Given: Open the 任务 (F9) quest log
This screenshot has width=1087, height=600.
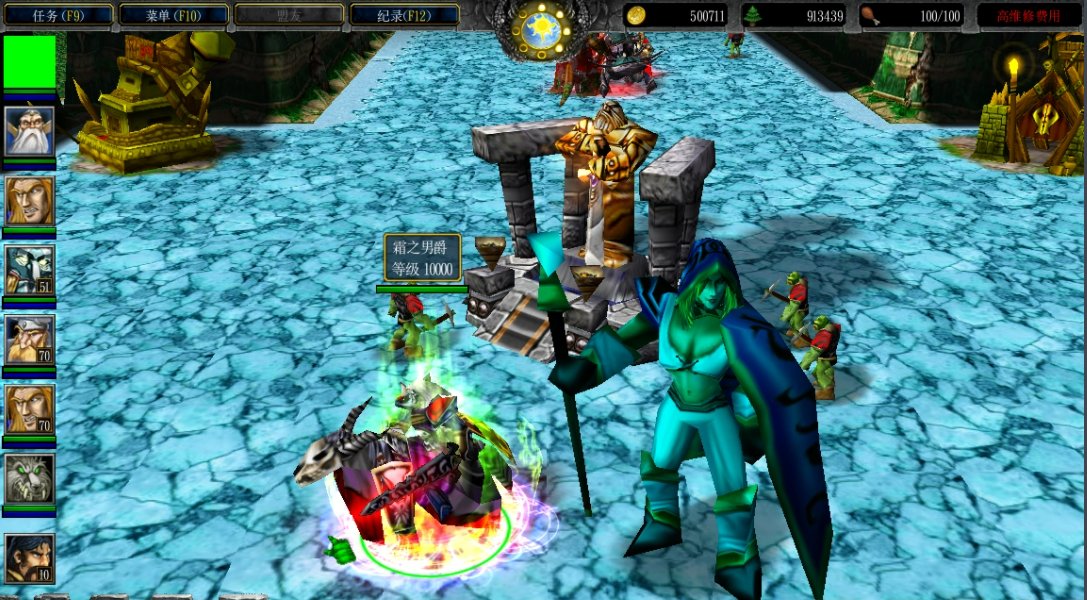Looking at the screenshot, I should 57,15.
